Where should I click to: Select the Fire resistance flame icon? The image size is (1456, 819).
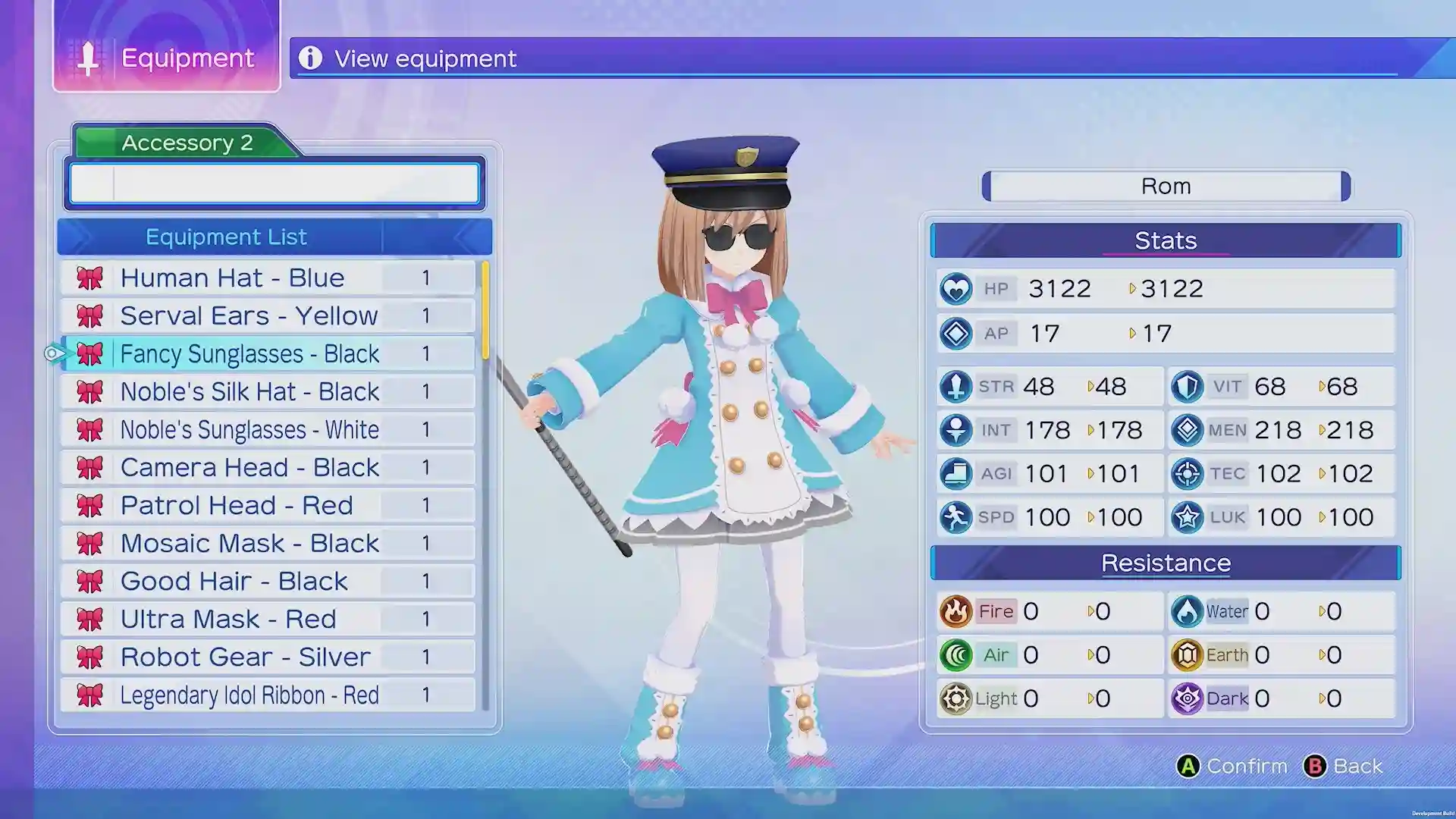click(x=957, y=611)
